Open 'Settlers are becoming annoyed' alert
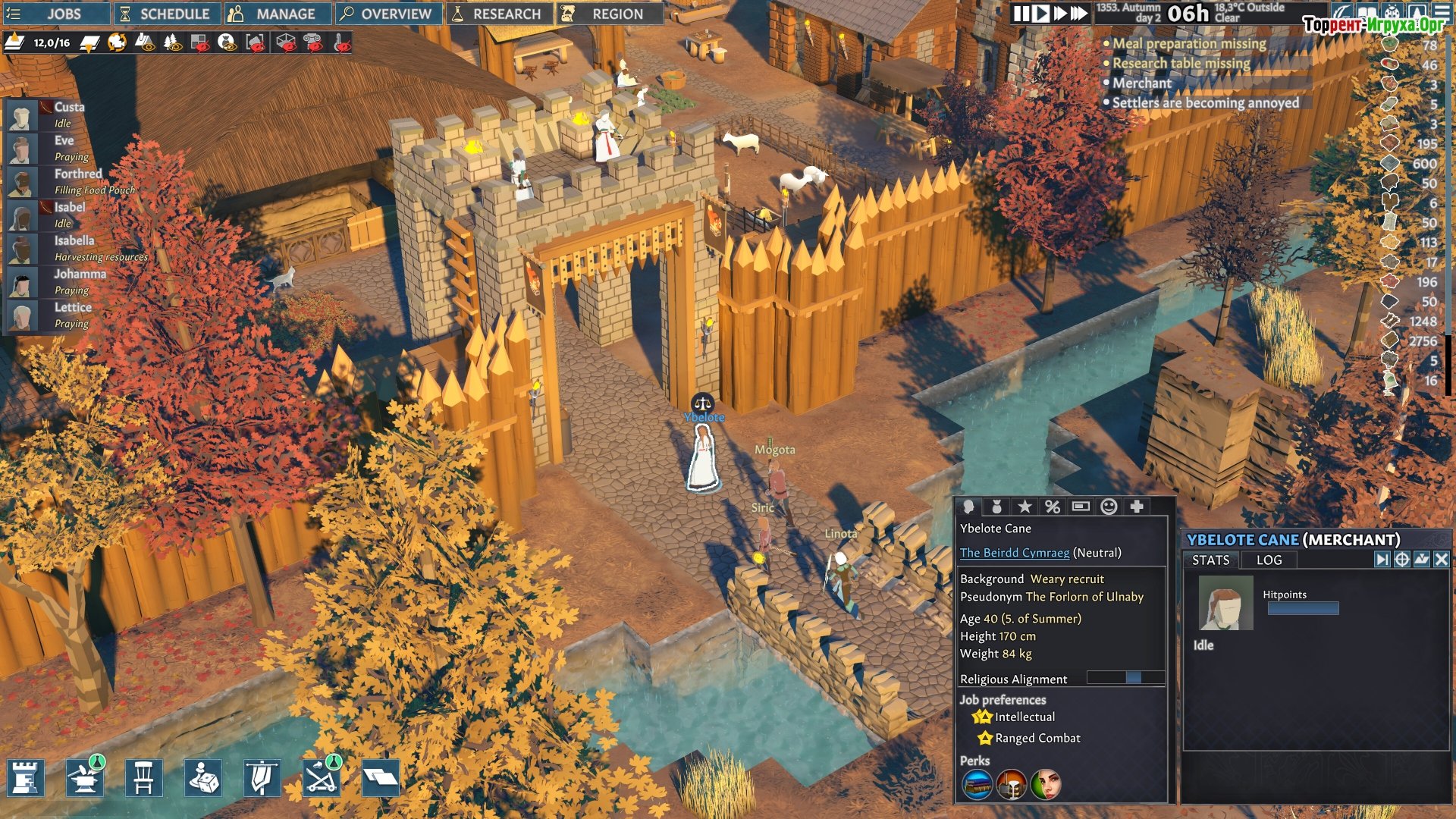The height and width of the screenshot is (819, 1456). pyautogui.click(x=1205, y=103)
